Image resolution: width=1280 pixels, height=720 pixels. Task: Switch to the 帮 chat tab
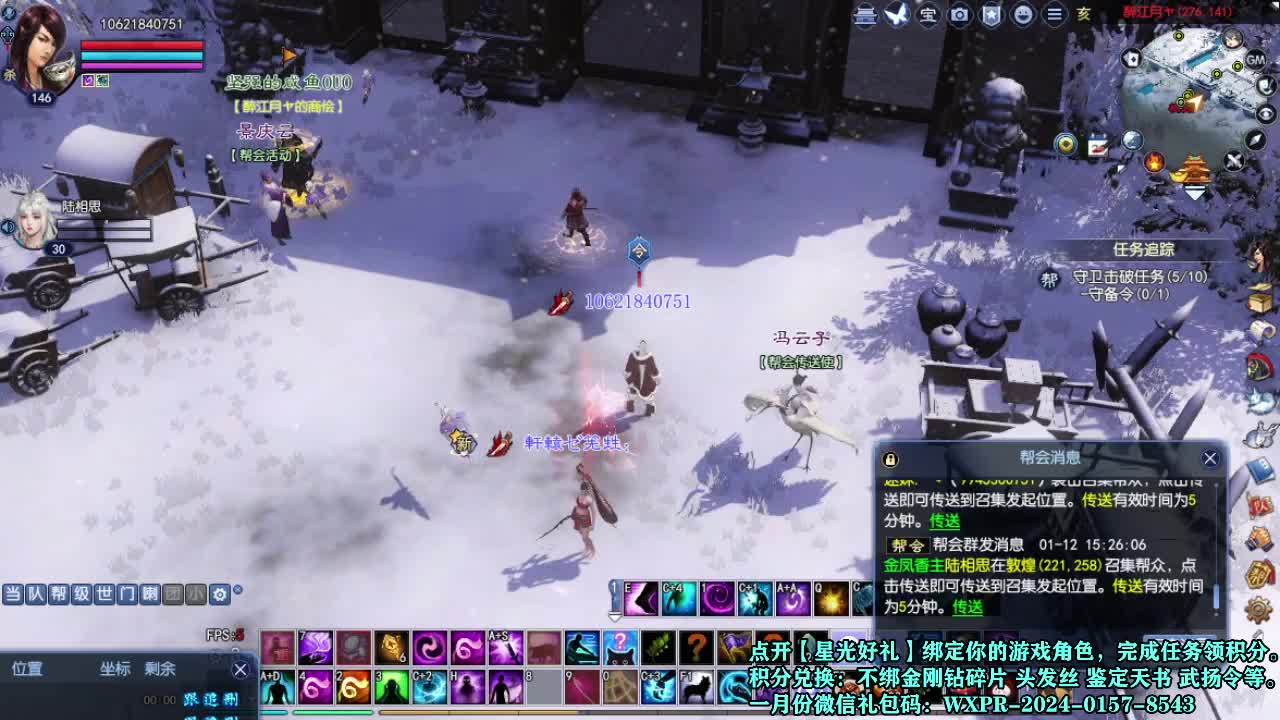point(57,594)
